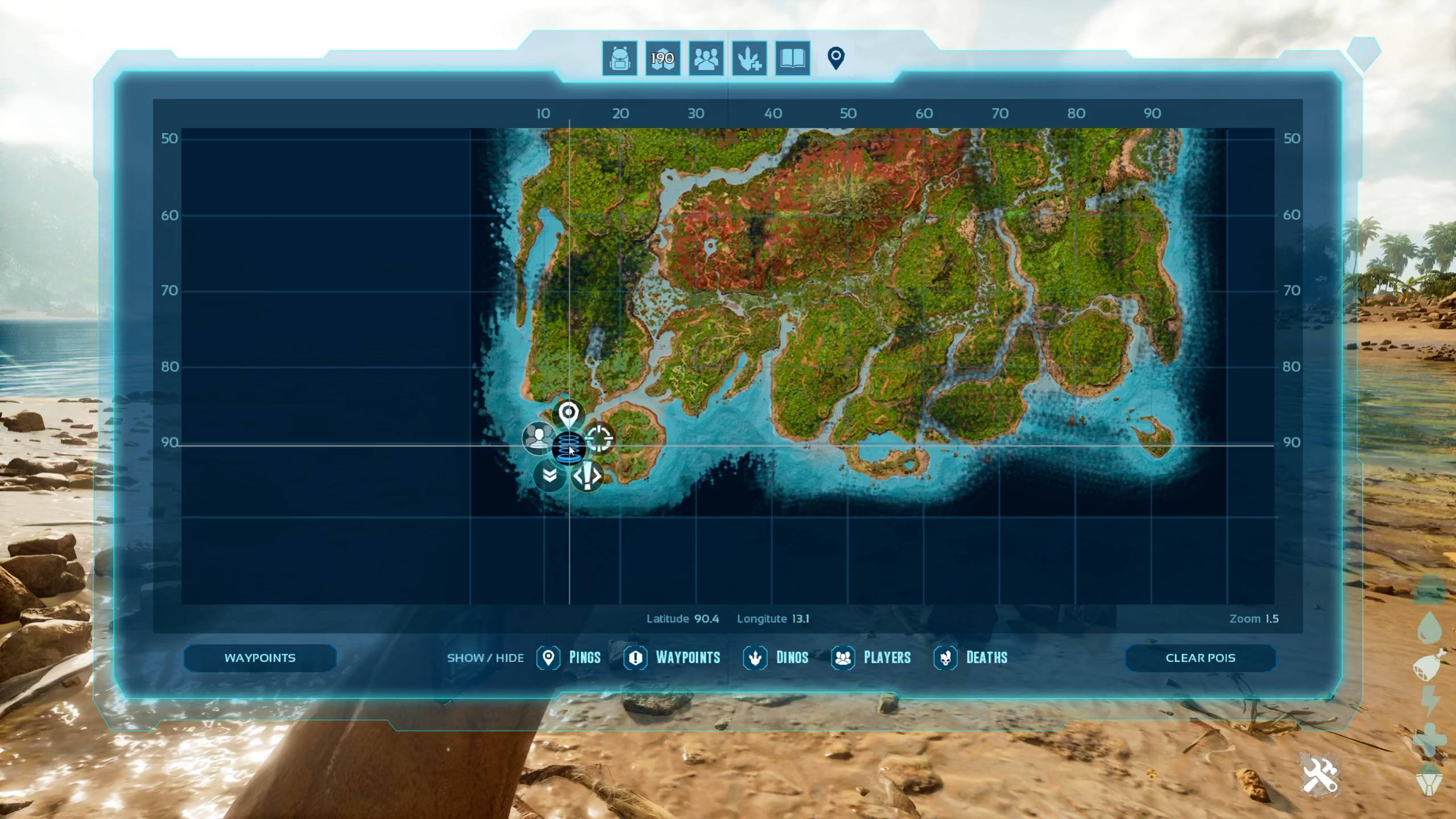The width and height of the screenshot is (1456, 819).
Task: Expand the double chevron option in radial menu
Action: coord(548,475)
